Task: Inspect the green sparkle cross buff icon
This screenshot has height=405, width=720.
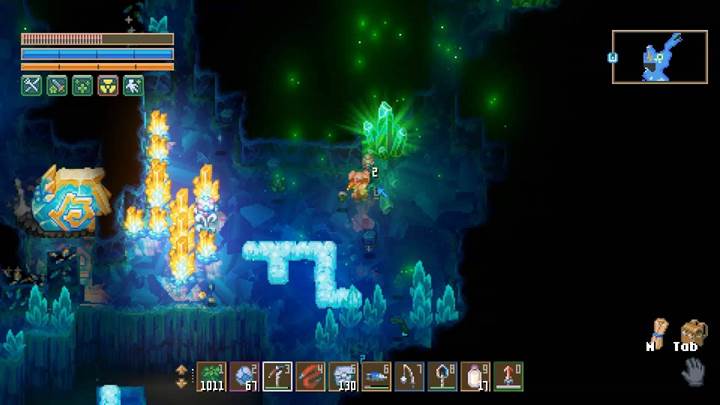Action: (82, 86)
